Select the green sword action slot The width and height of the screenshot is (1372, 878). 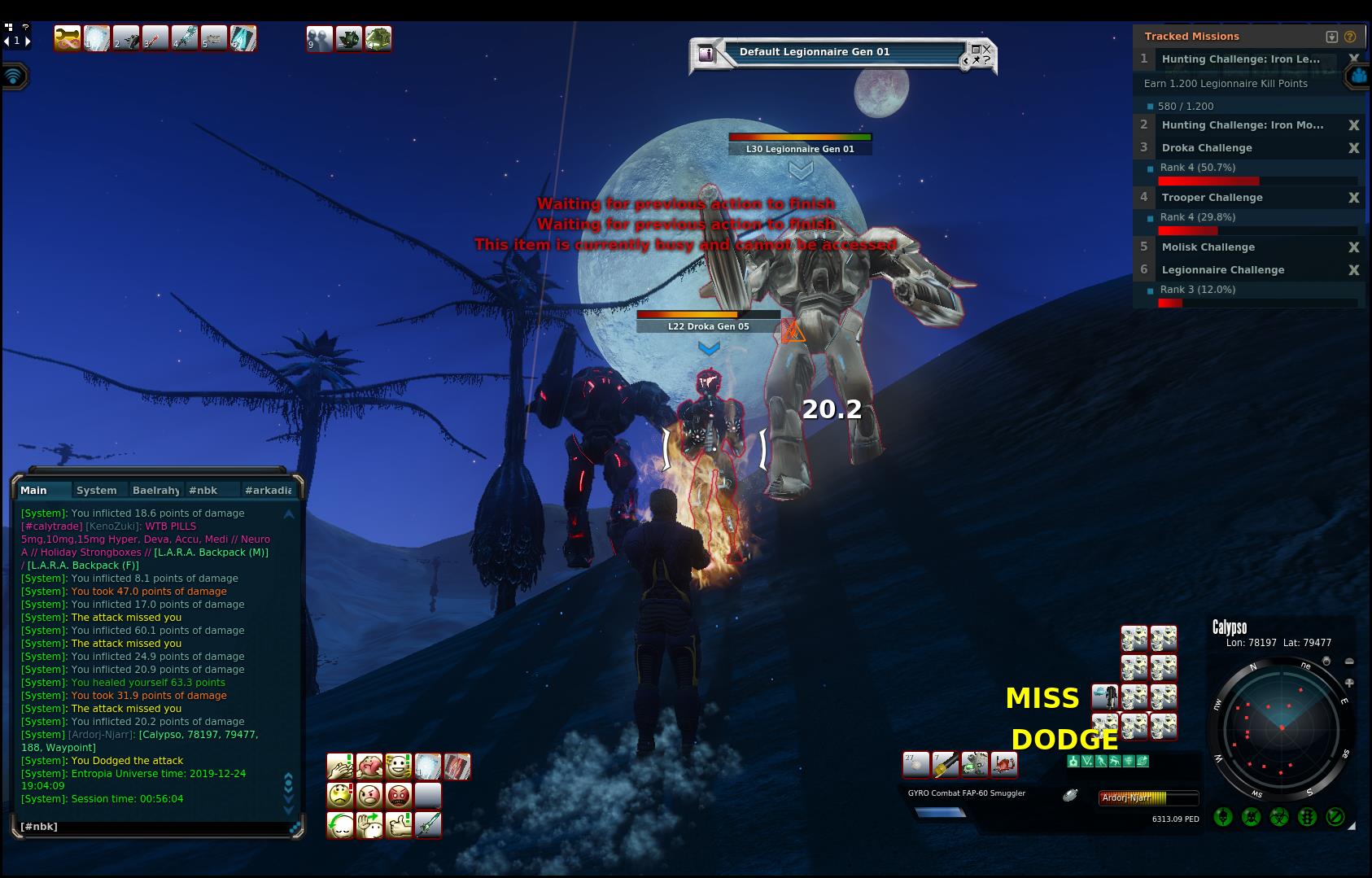point(428,824)
